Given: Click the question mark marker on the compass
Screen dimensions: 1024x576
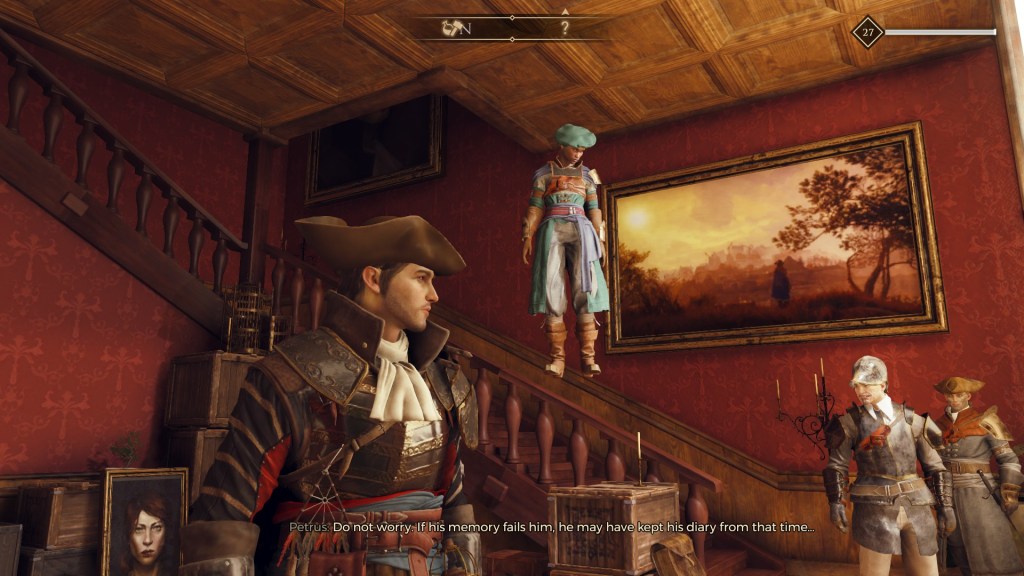Looking at the screenshot, I should 564,28.
